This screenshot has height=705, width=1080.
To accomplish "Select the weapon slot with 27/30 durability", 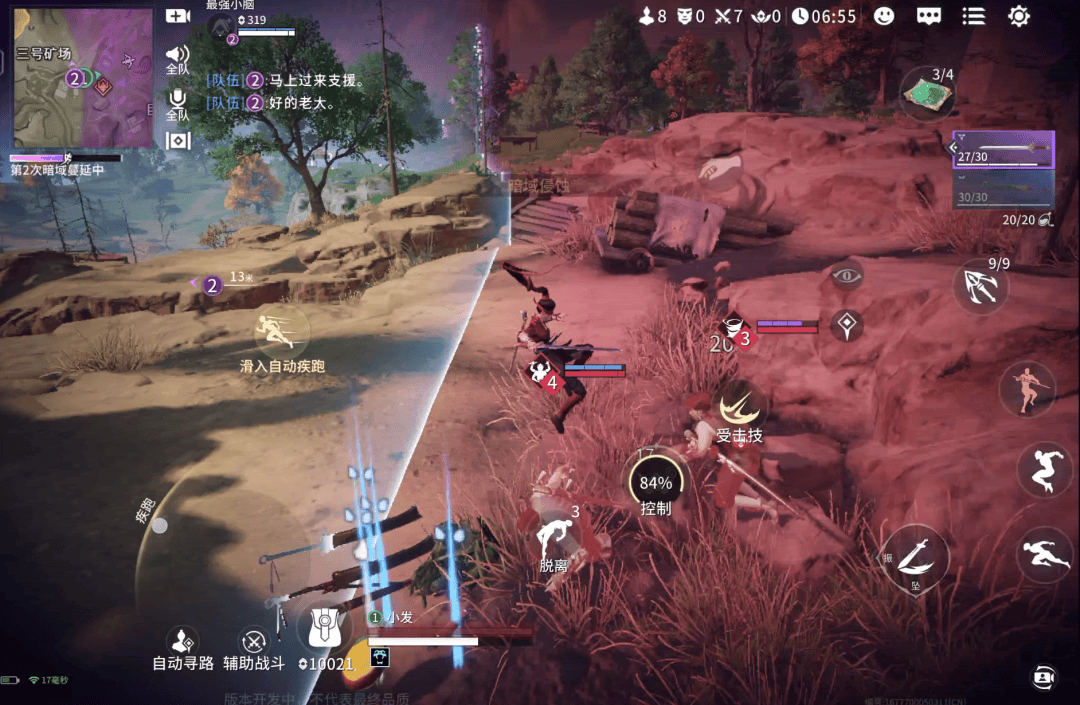I will click(x=1004, y=151).
